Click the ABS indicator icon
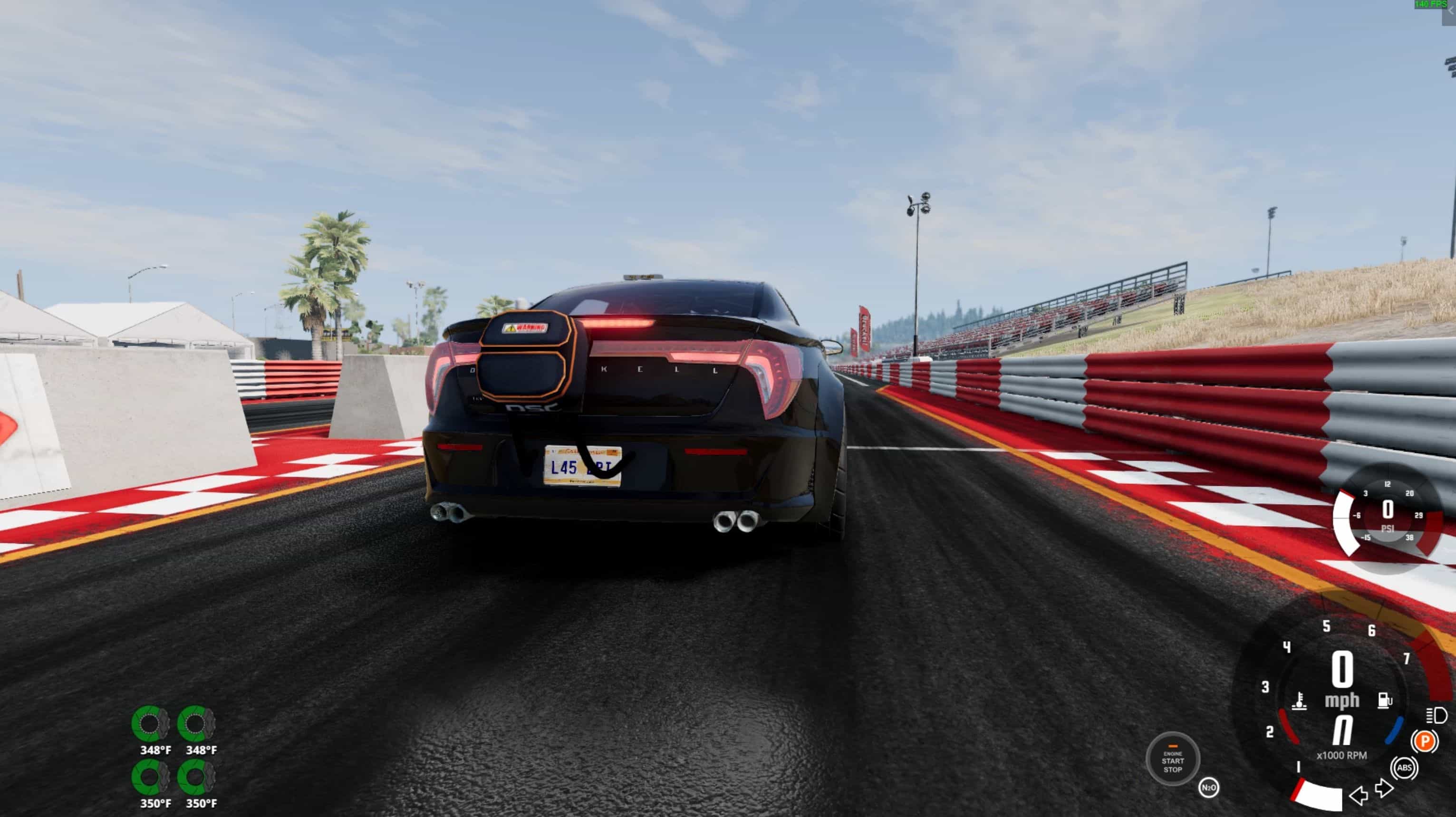The image size is (1456, 817). click(1405, 768)
